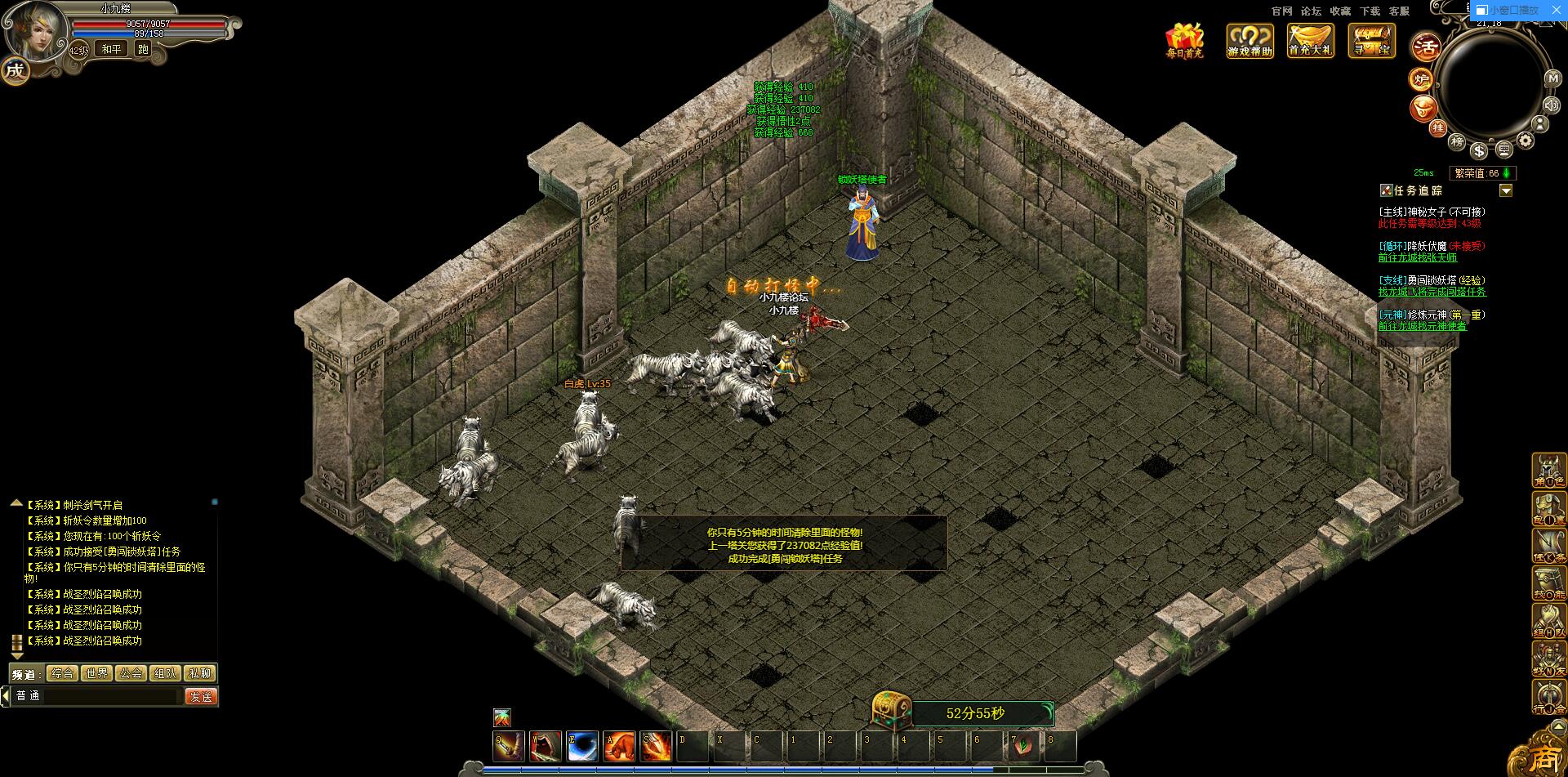Open the 角色 character panel
Image resolution: width=1568 pixels, height=777 pixels.
tap(1548, 471)
